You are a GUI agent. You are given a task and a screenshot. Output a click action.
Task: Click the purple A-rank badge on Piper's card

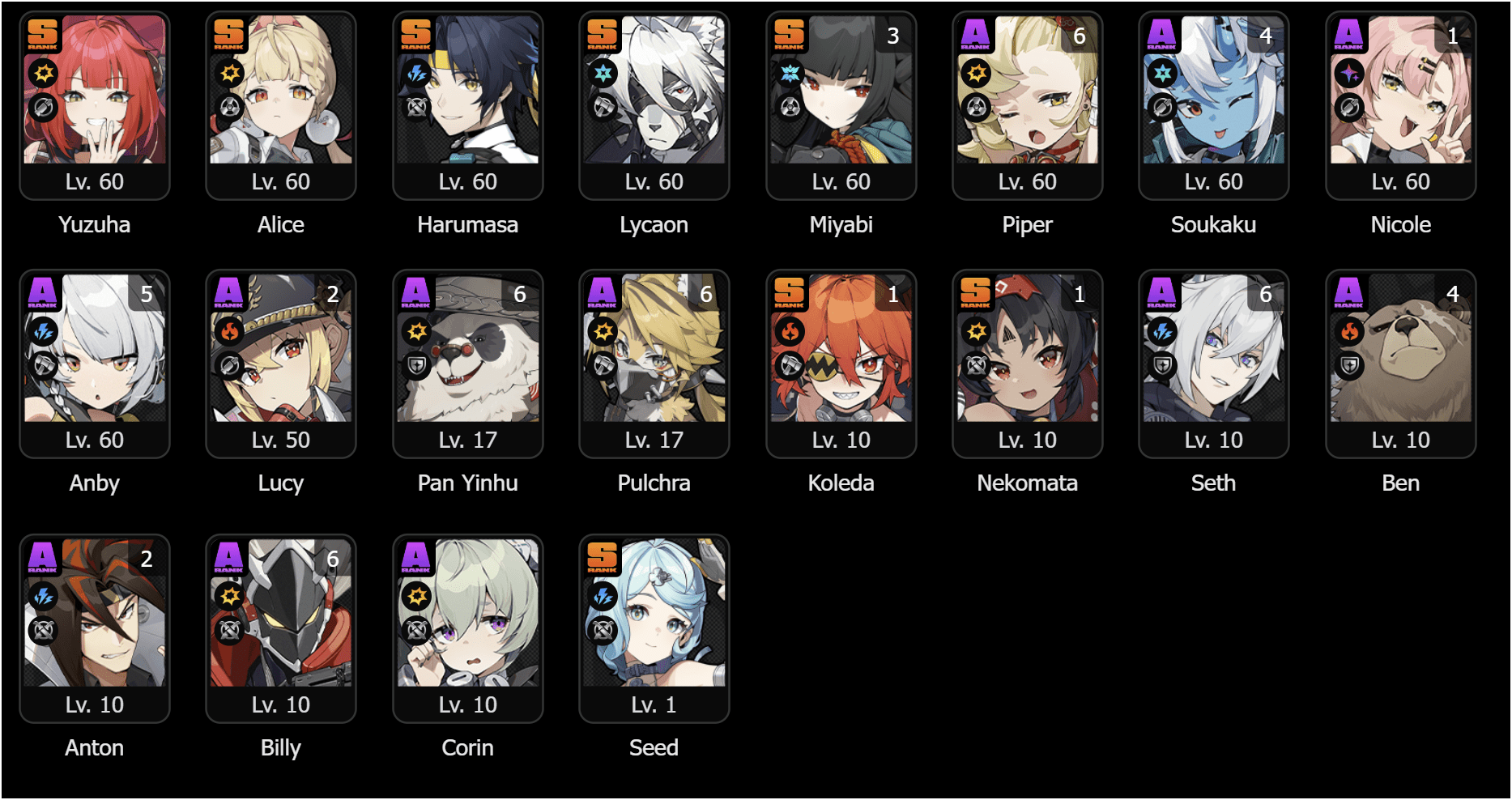point(977,35)
